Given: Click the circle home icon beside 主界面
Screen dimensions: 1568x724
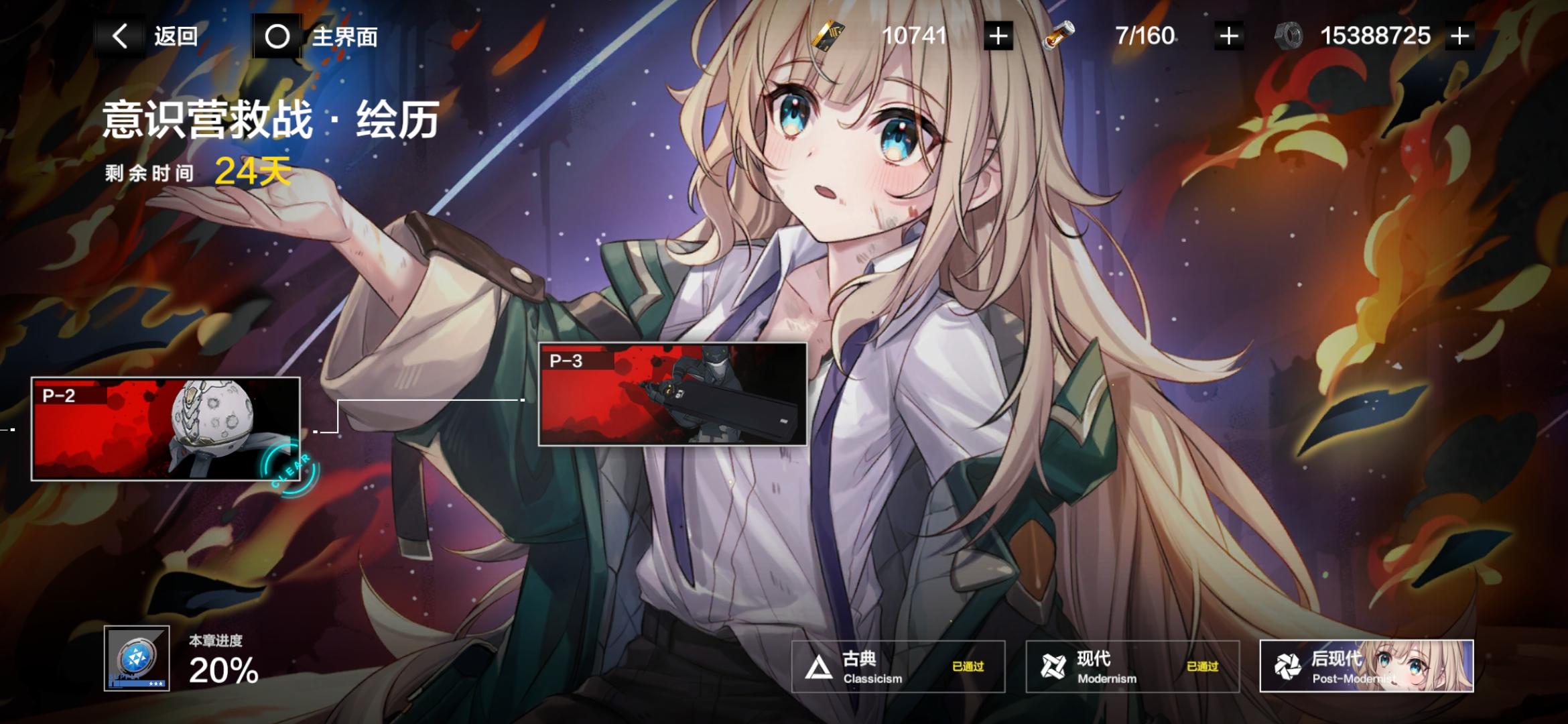Looking at the screenshot, I should tap(275, 37).
